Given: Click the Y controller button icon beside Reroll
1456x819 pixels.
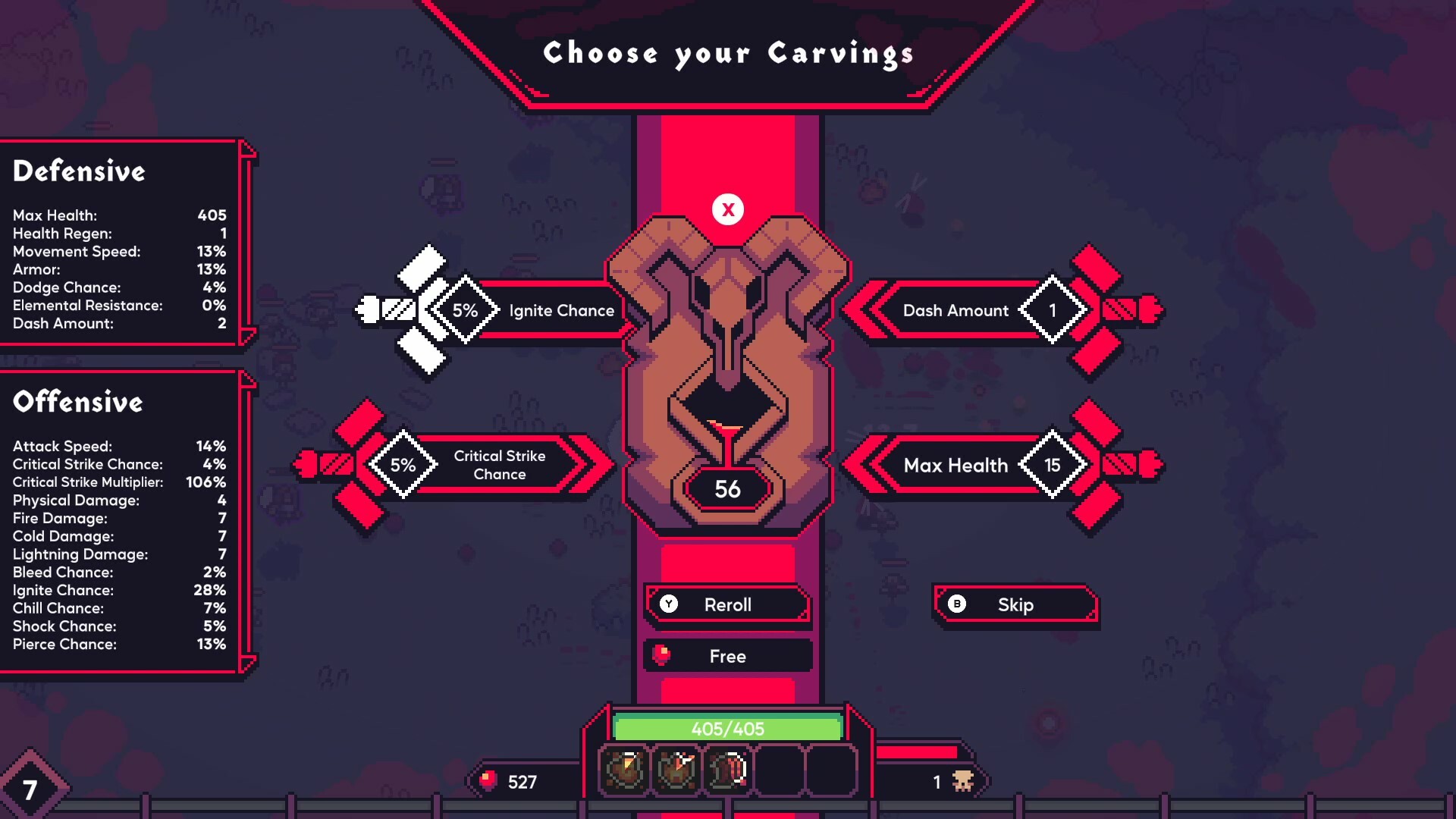Looking at the screenshot, I should pyautogui.click(x=669, y=604).
